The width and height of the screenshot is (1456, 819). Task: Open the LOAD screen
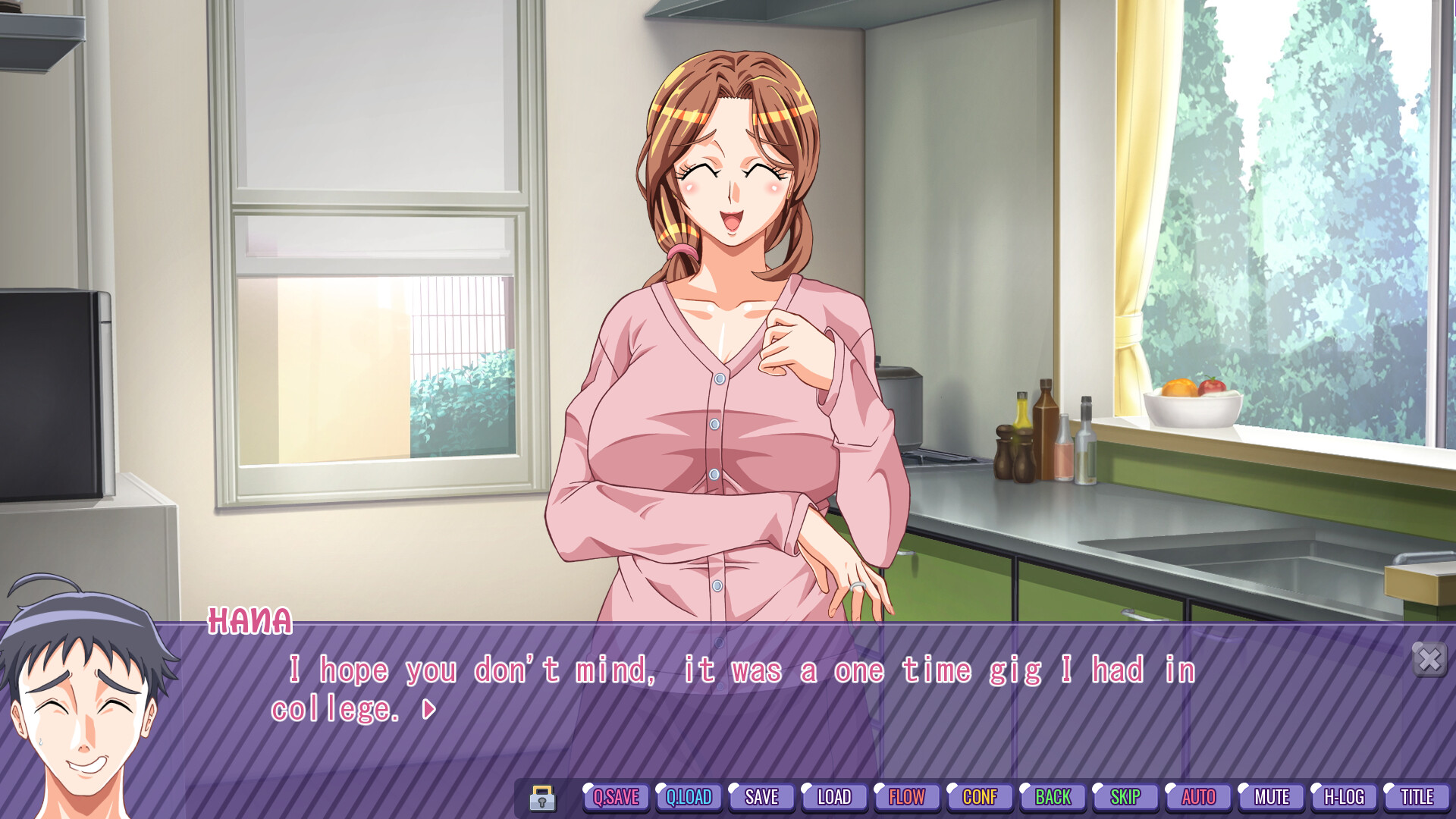[x=834, y=797]
